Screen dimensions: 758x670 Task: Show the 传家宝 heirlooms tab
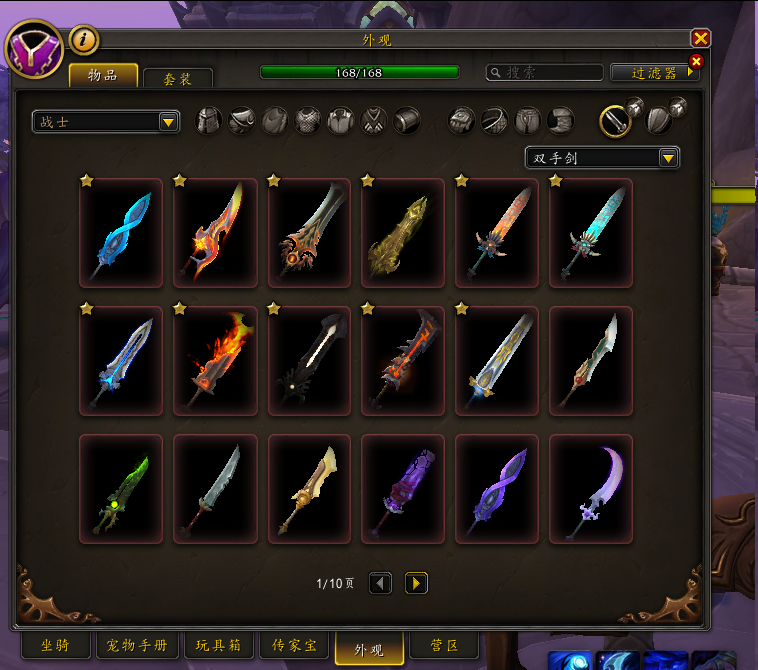pos(294,646)
